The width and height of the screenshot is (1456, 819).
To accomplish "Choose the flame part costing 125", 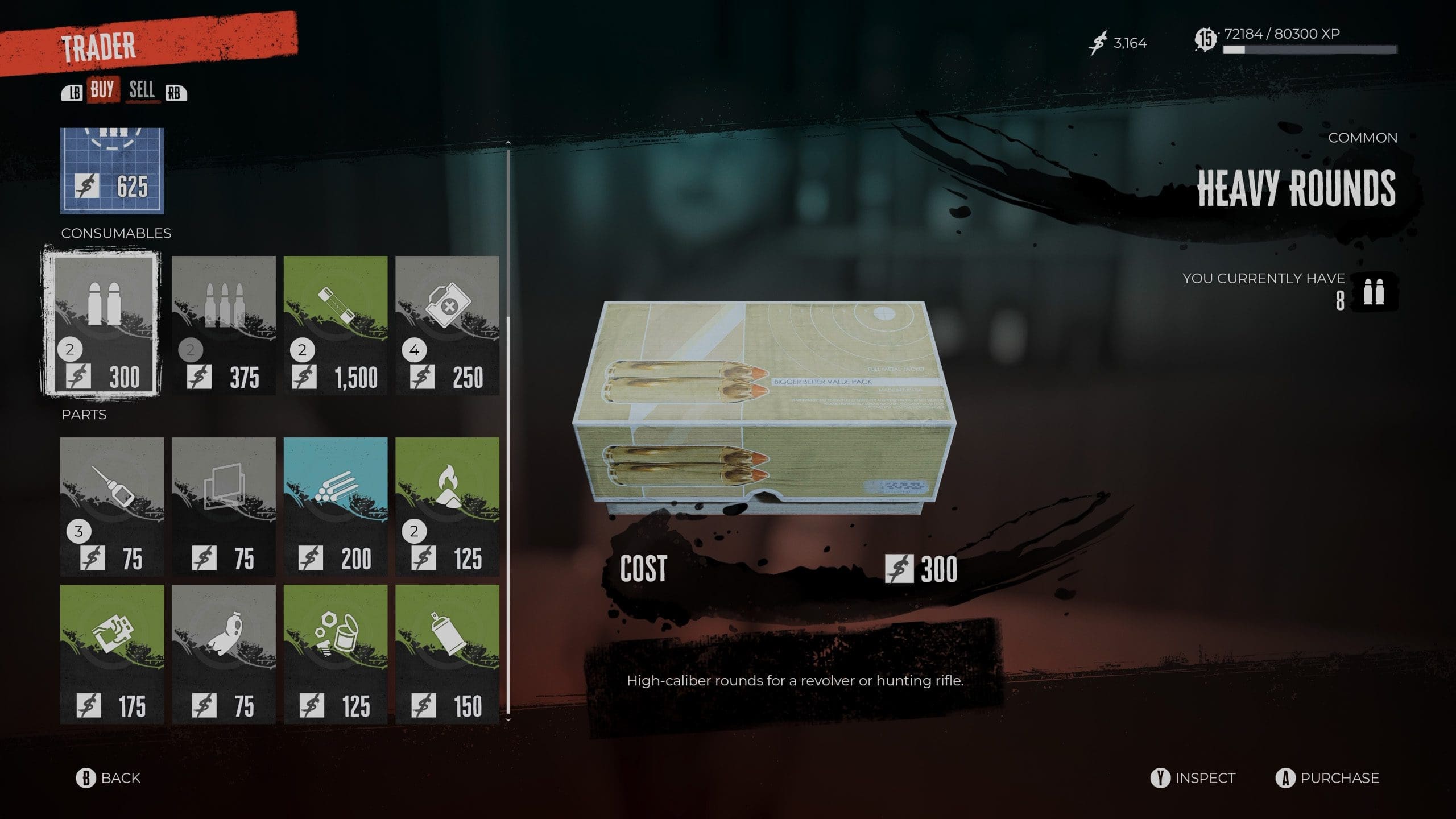I will click(447, 506).
